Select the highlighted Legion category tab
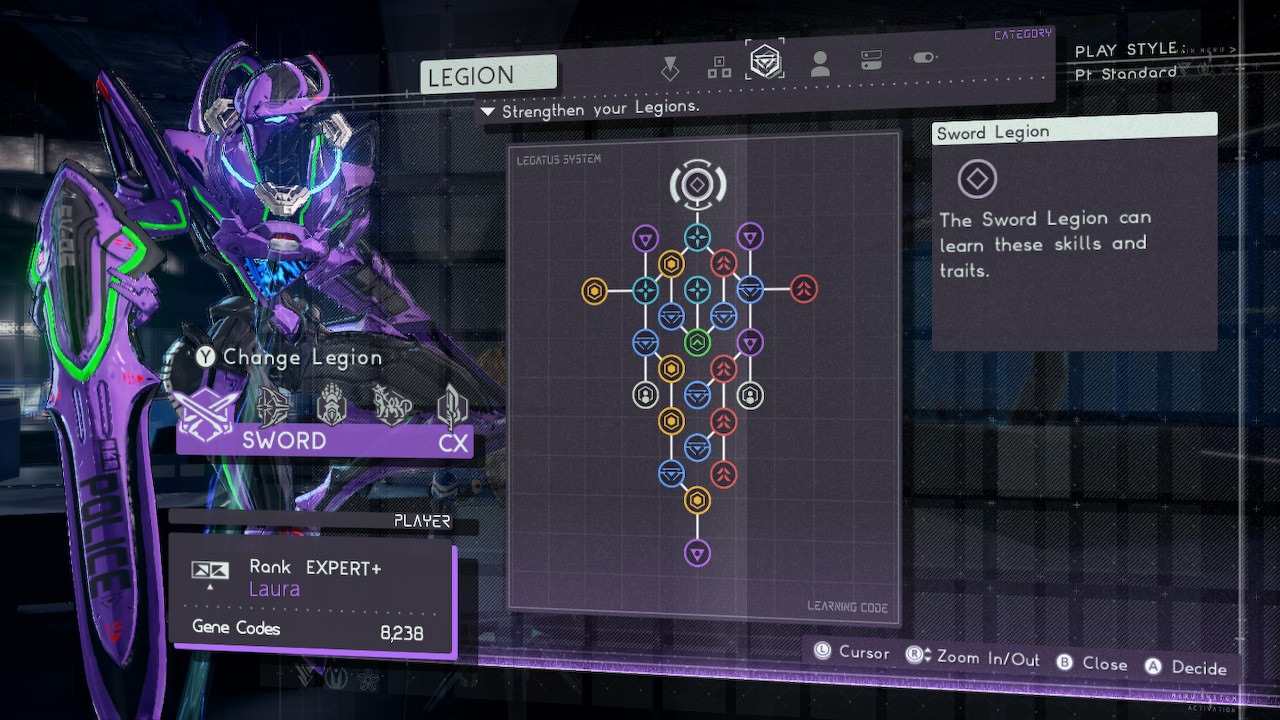Image resolution: width=1280 pixels, height=720 pixels. click(x=767, y=63)
